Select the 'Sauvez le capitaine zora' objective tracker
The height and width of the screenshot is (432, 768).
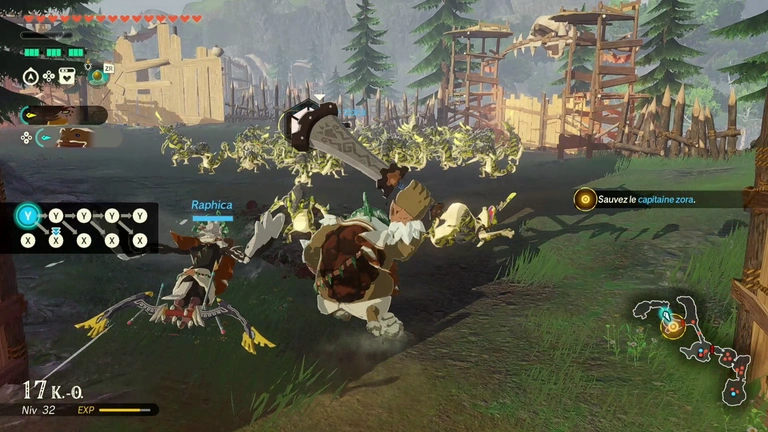point(640,199)
